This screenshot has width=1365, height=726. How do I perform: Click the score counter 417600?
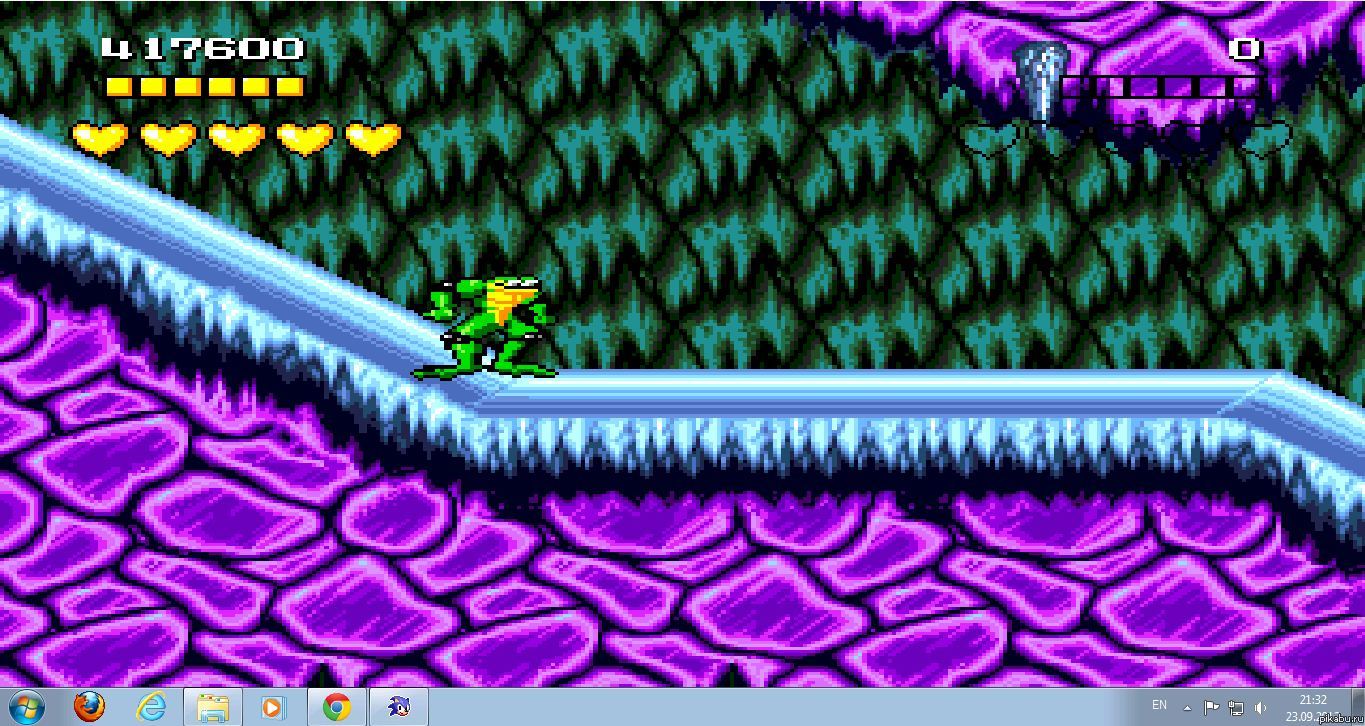(x=200, y=46)
